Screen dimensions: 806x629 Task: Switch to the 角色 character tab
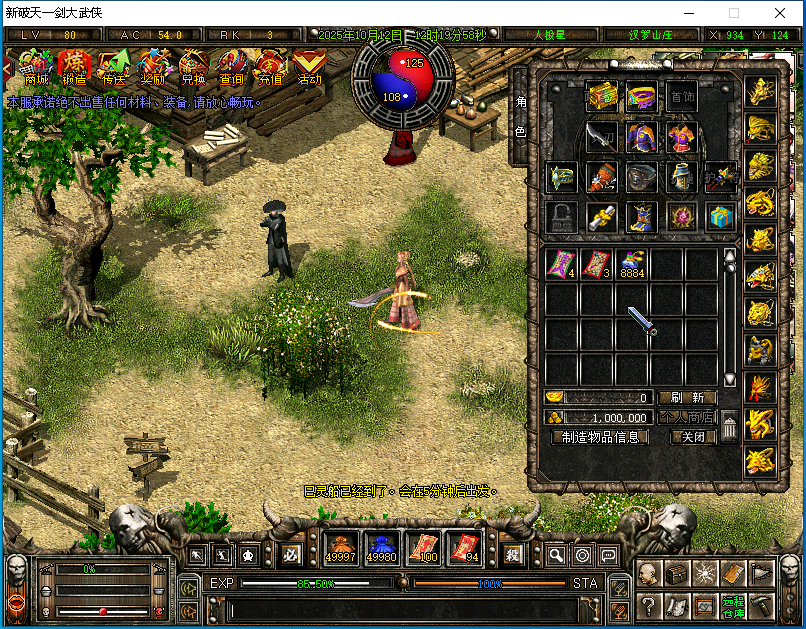520,117
